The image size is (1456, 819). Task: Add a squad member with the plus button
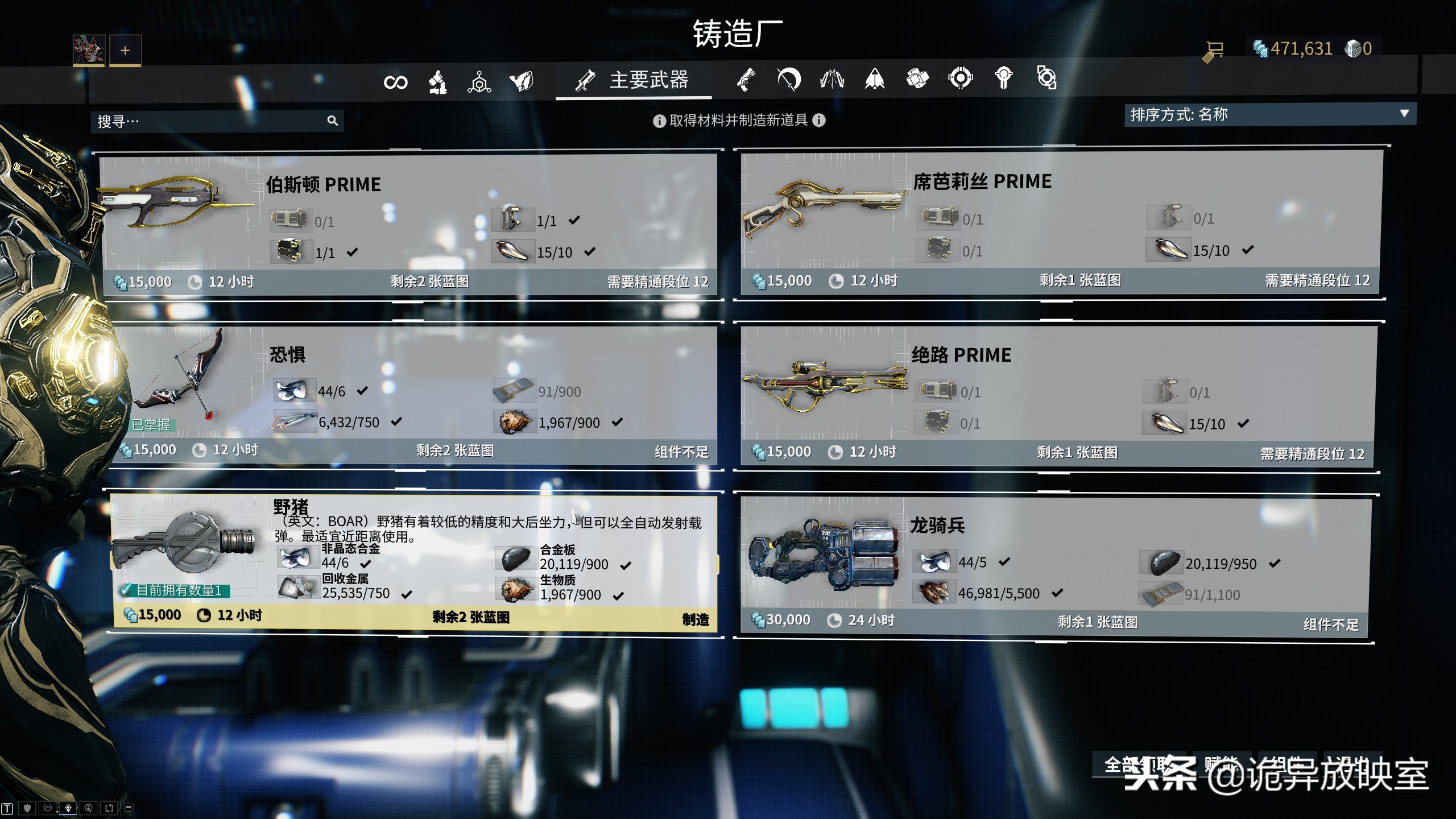click(125, 50)
